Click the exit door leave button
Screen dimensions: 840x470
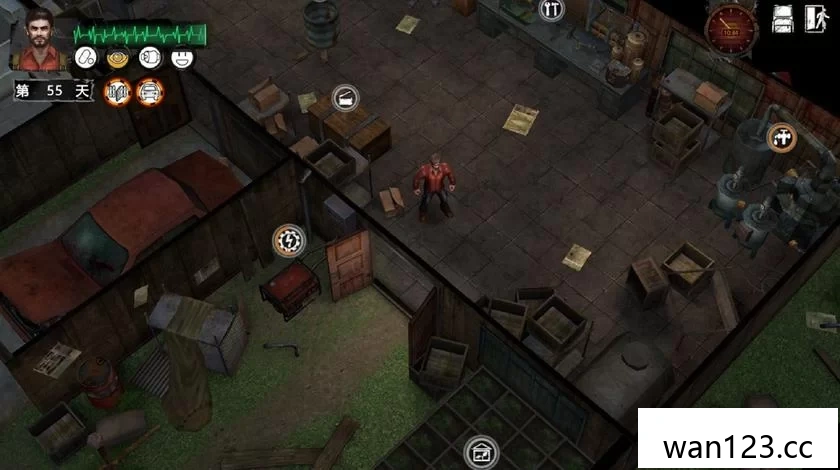tap(815, 18)
